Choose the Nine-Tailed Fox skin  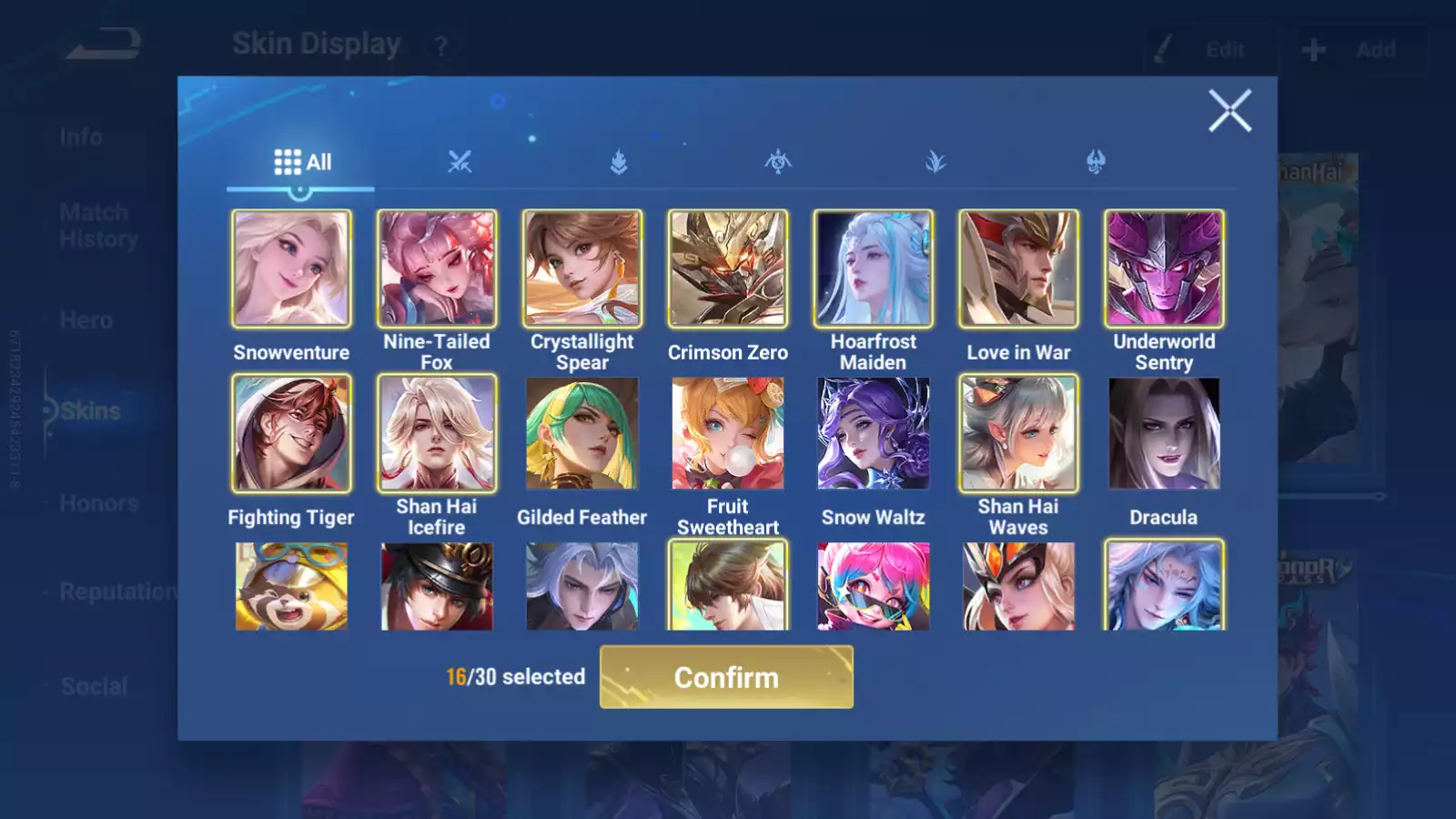pyautogui.click(x=437, y=269)
